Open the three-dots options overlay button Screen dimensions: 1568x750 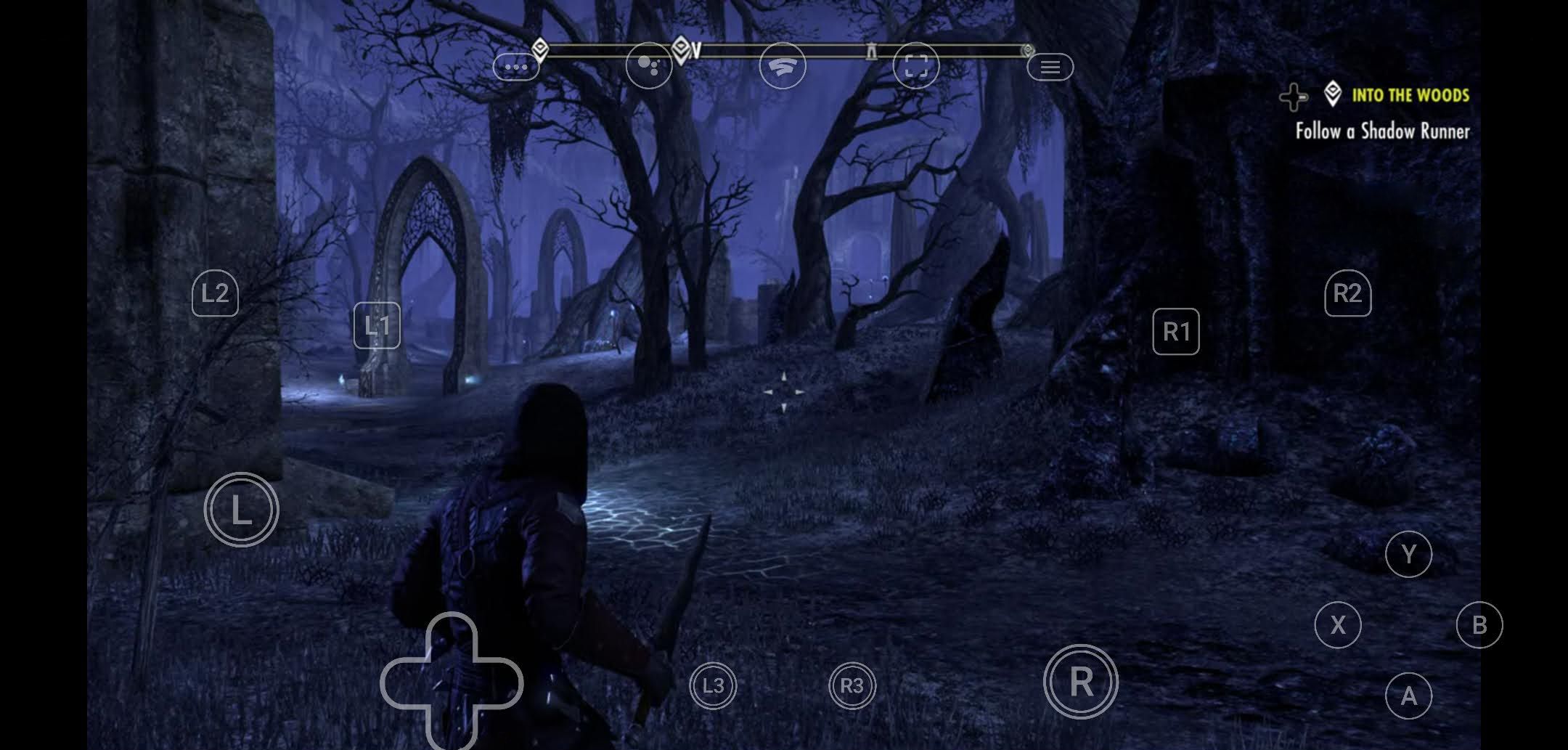point(516,68)
